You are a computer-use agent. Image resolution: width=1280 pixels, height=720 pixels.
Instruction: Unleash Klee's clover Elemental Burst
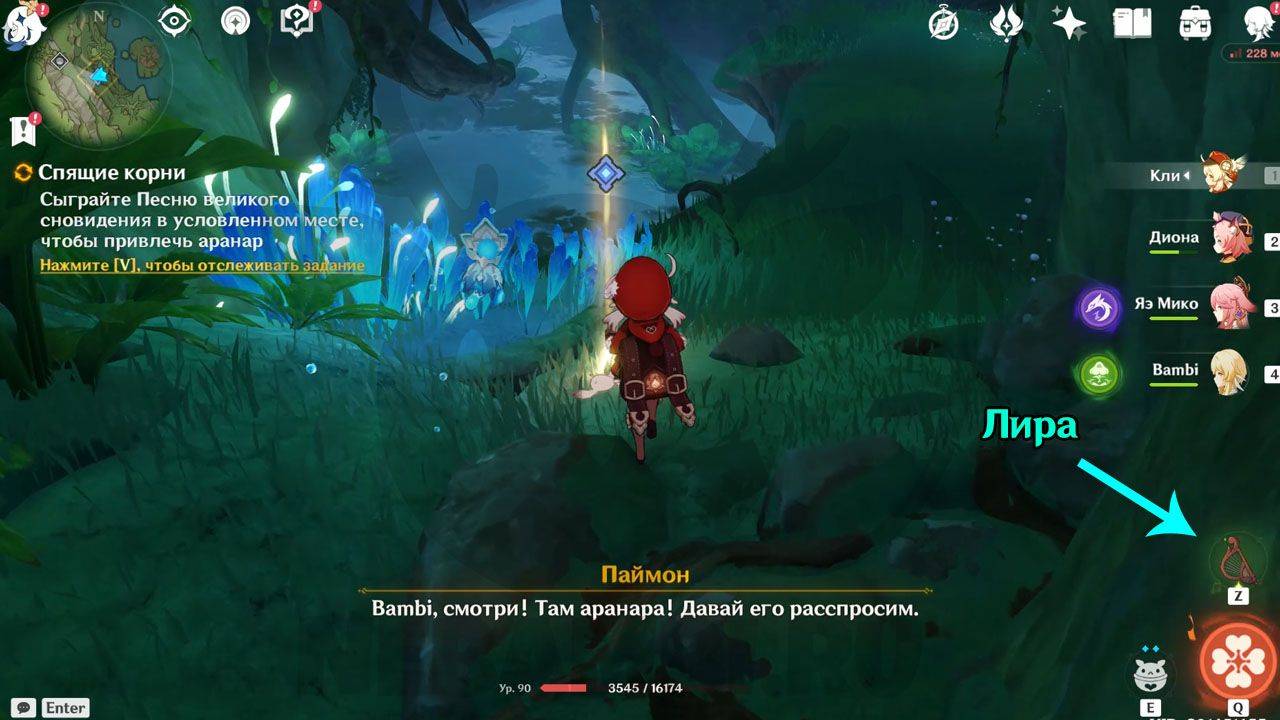pyautogui.click(x=1237, y=661)
